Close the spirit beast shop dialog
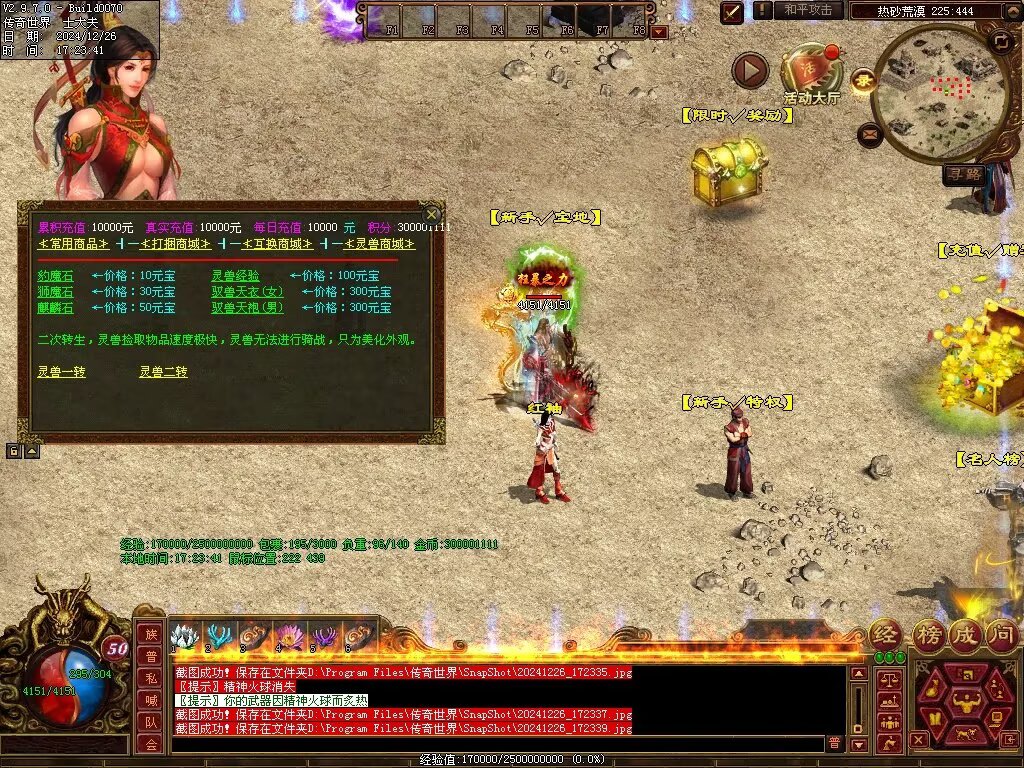Viewport: 1024px width, 768px height. pyautogui.click(x=432, y=214)
